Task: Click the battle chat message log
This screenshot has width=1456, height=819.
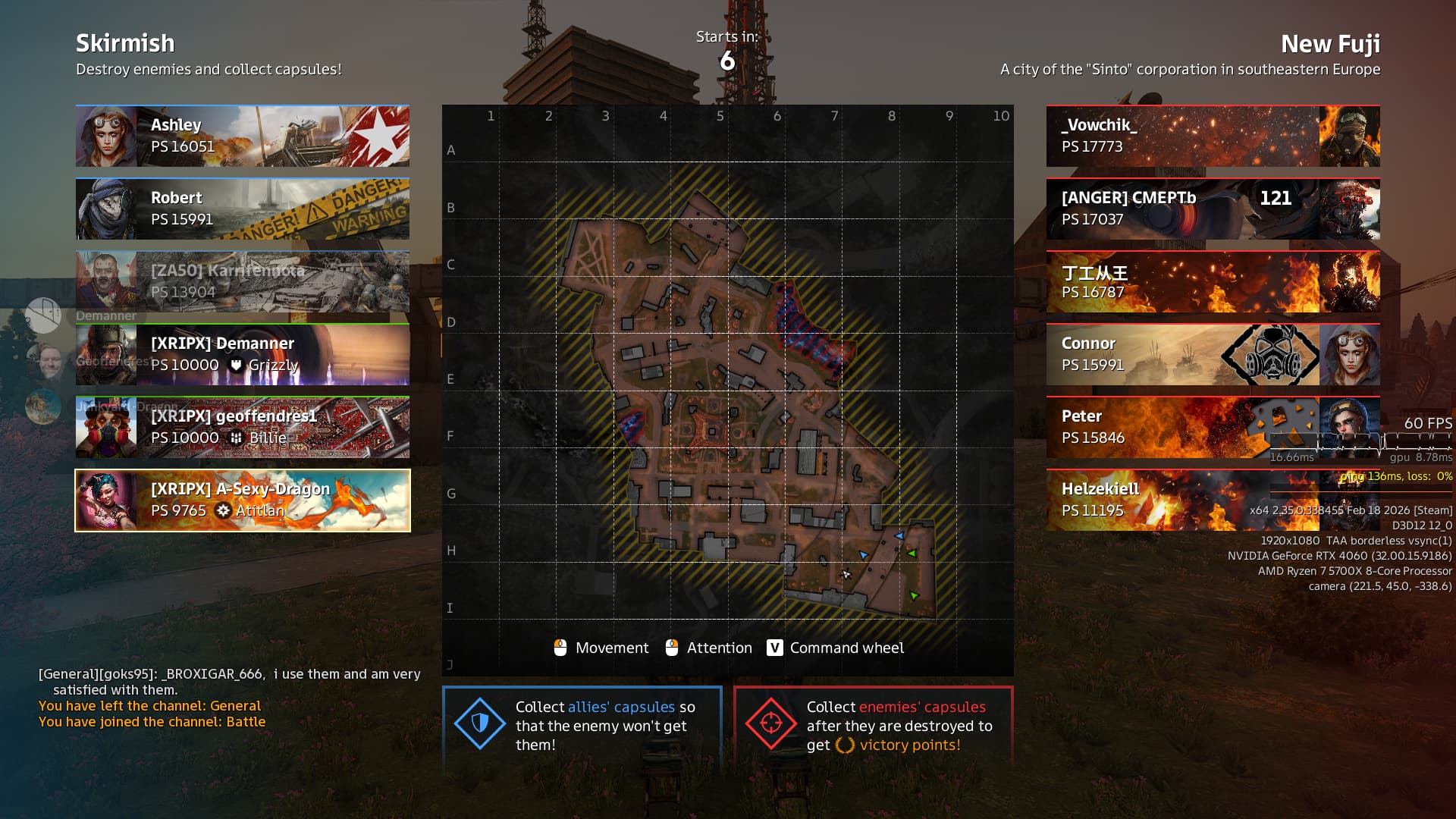Action: point(227,698)
